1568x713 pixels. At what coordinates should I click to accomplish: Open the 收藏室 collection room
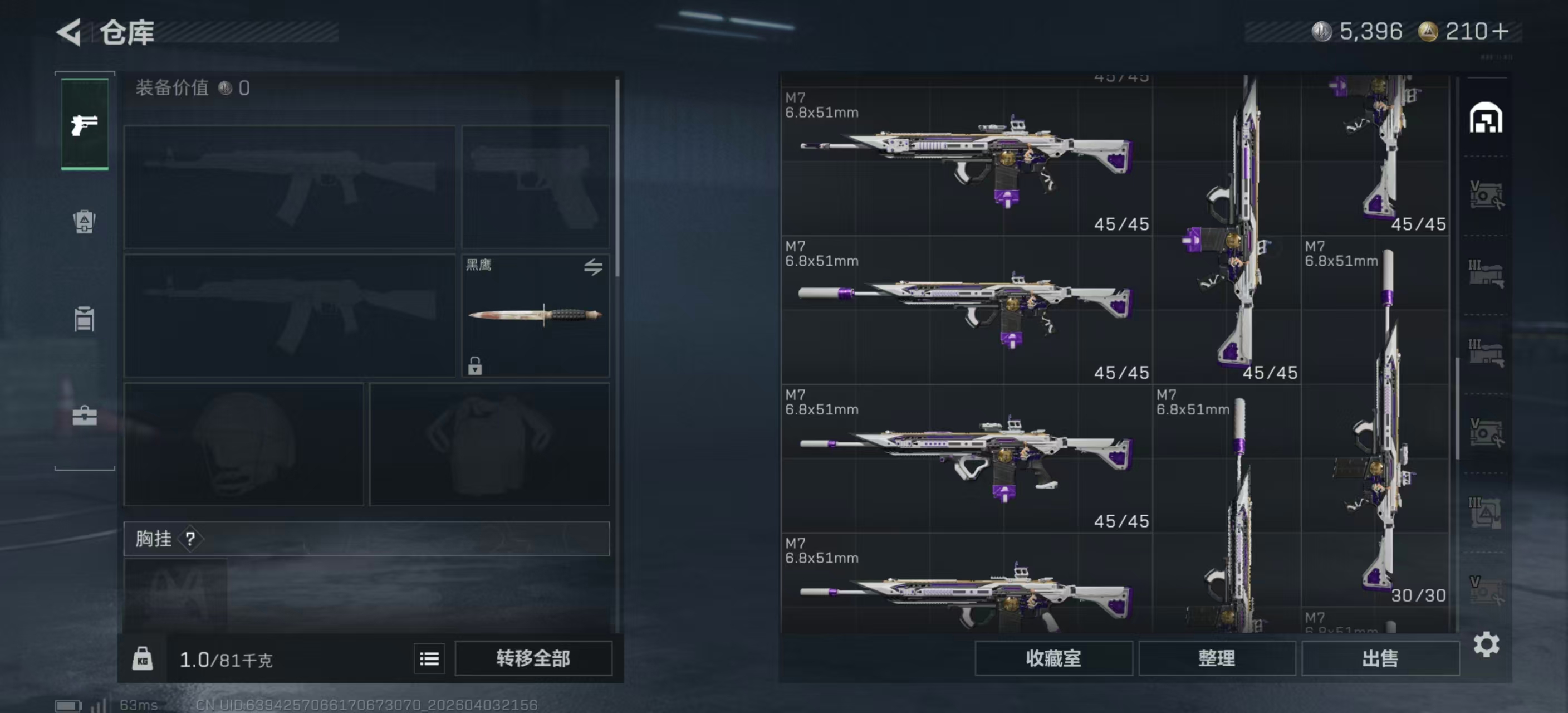(x=1052, y=658)
